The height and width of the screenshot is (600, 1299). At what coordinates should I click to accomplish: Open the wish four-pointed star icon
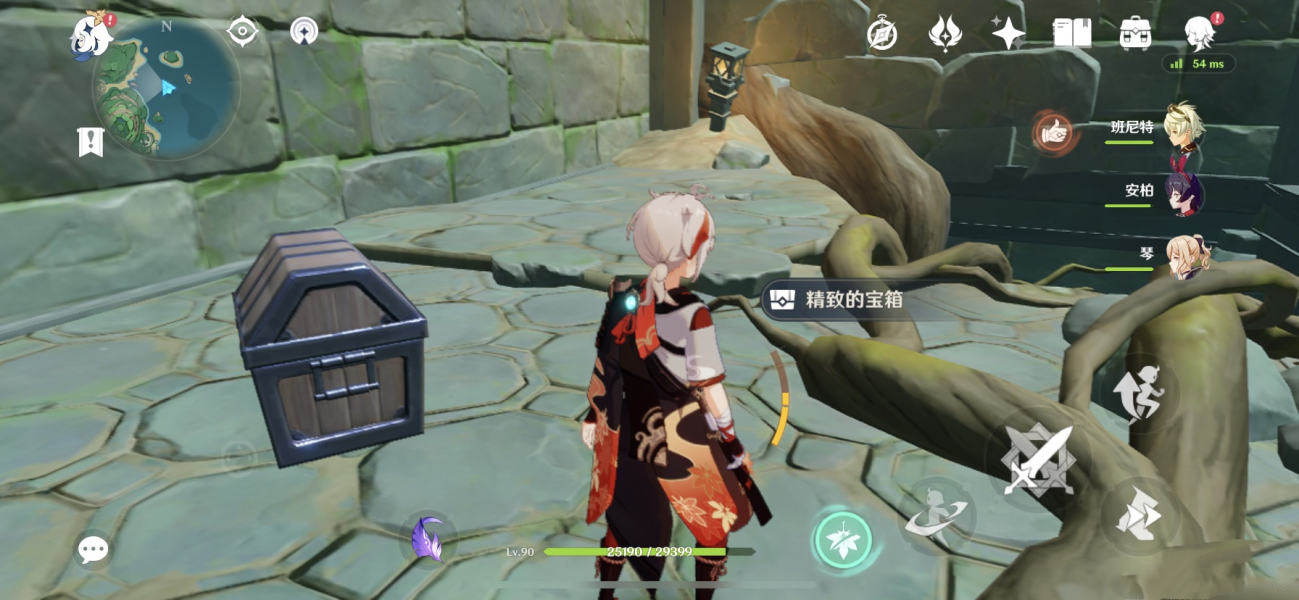[x=1008, y=34]
